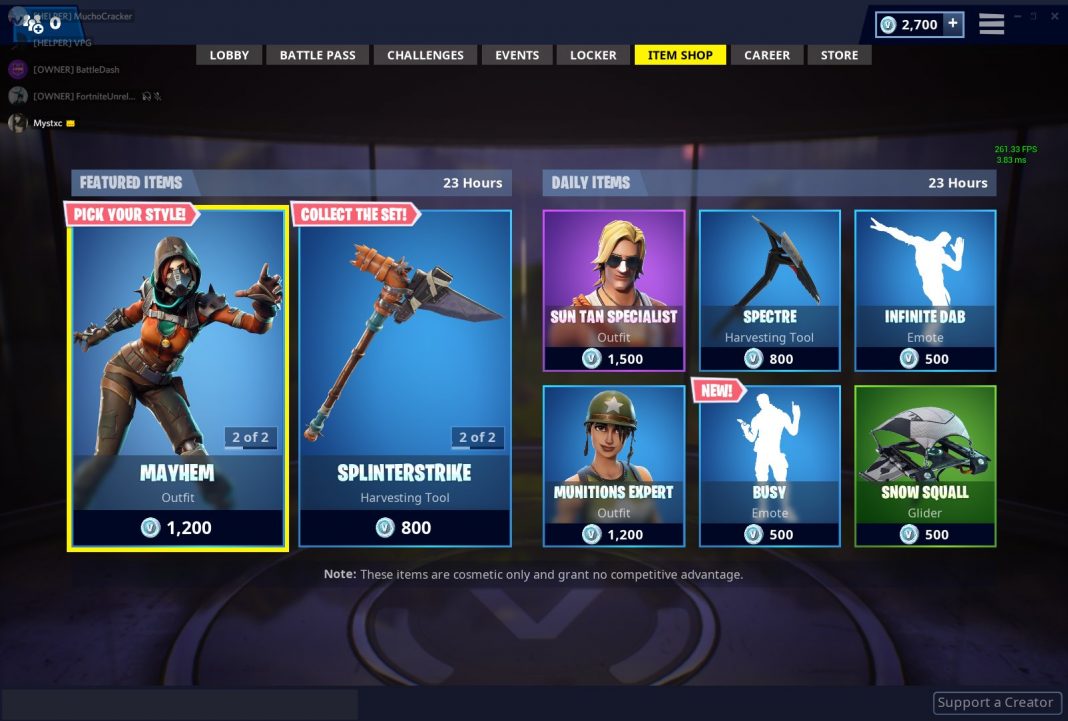Select the Munitions Expert outfit
1068x721 pixels.
pyautogui.click(x=614, y=465)
